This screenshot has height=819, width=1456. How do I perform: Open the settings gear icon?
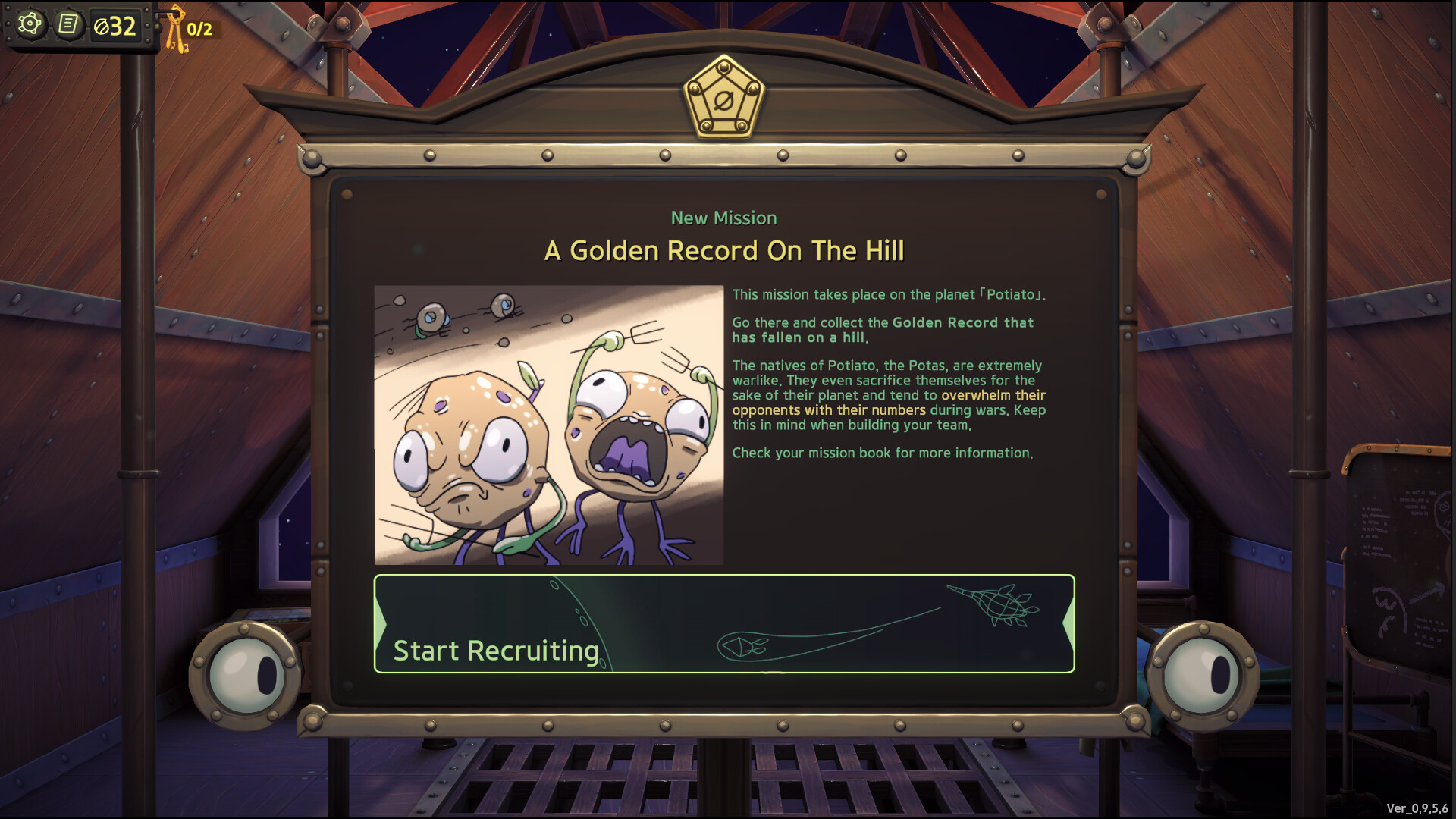click(29, 24)
